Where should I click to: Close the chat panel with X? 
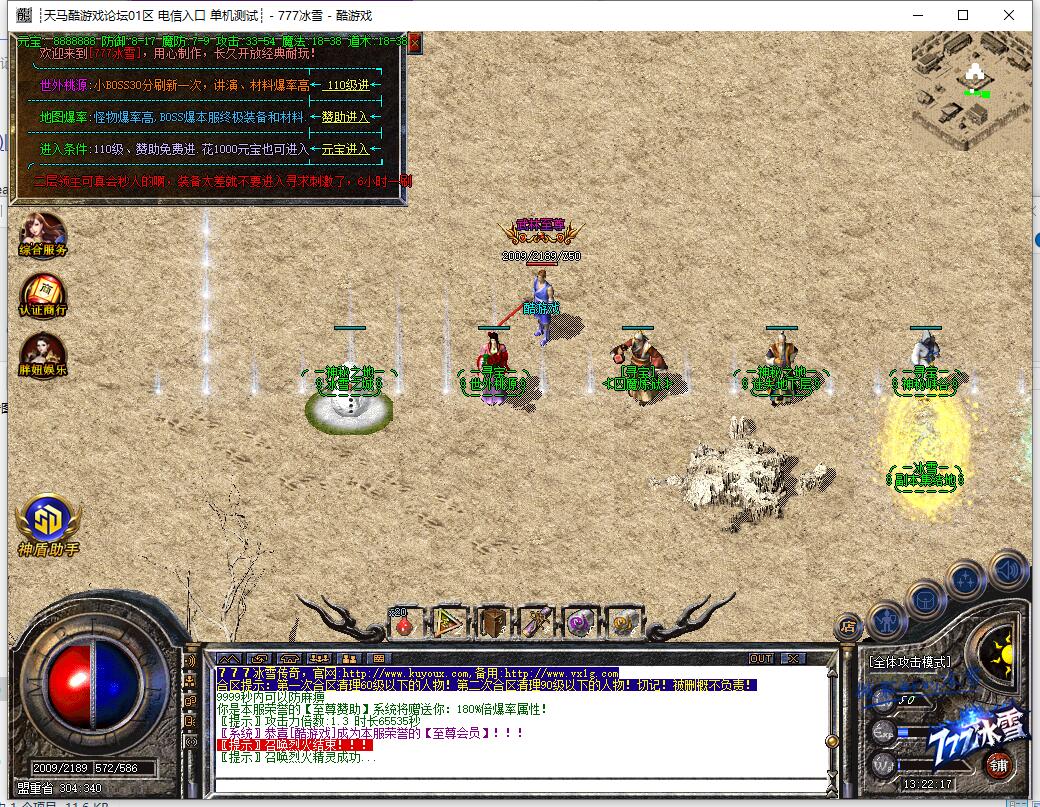pyautogui.click(x=792, y=658)
